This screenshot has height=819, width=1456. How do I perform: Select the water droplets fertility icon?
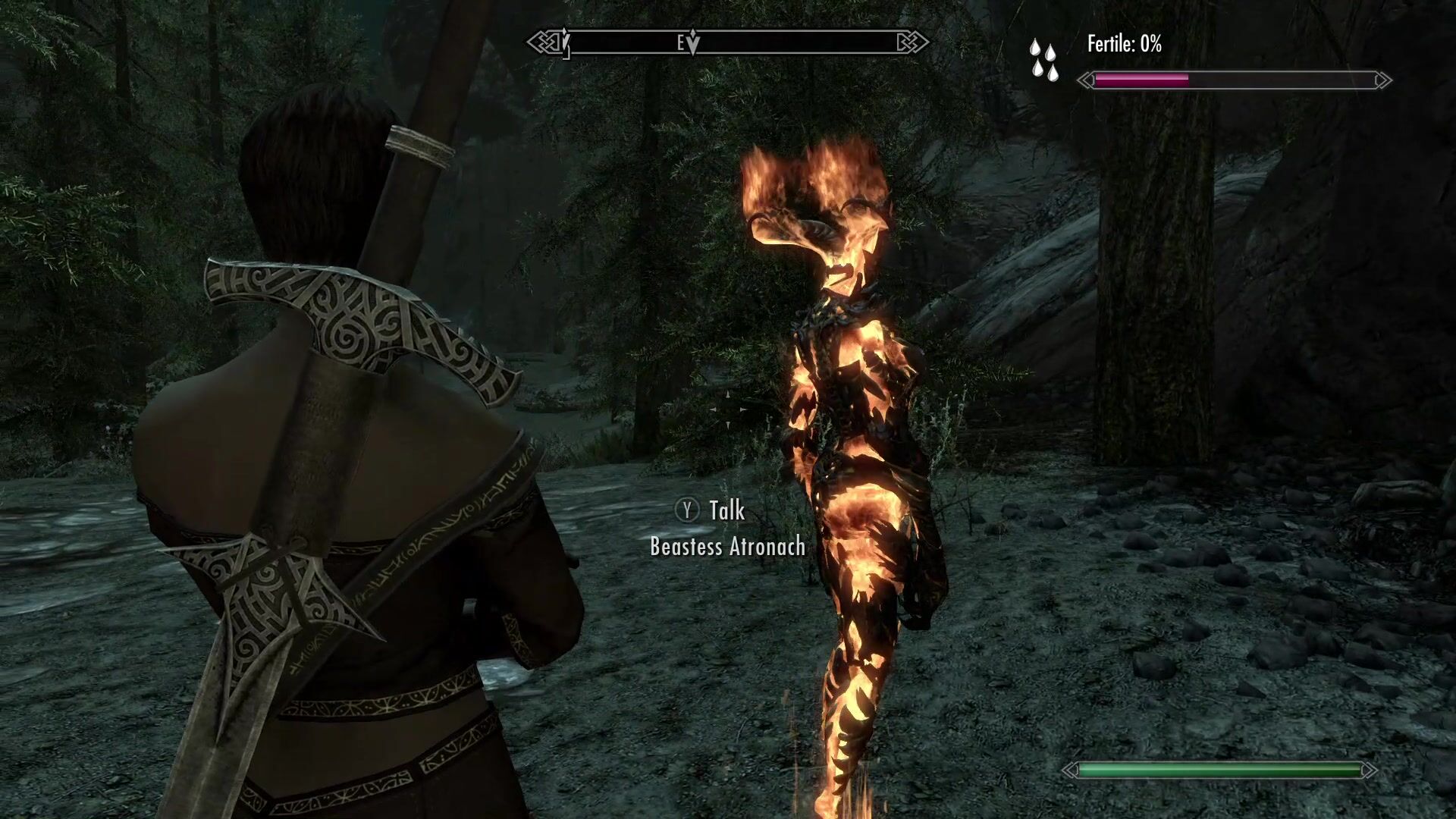pos(1043,60)
